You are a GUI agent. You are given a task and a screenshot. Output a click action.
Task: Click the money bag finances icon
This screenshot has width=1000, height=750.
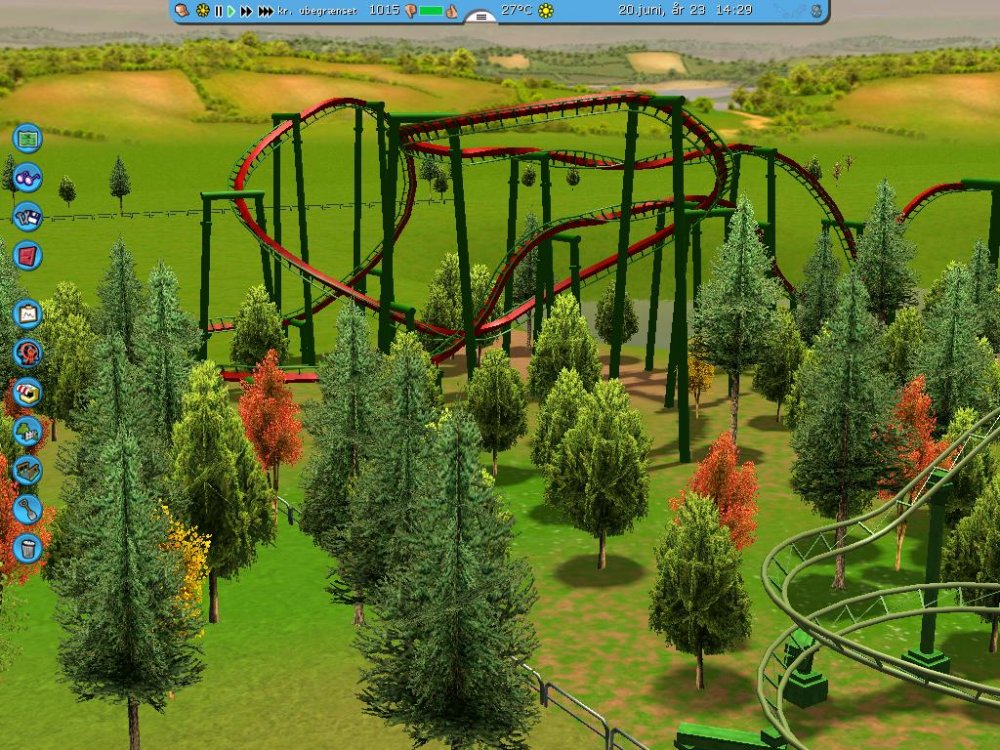pyautogui.click(x=182, y=11)
